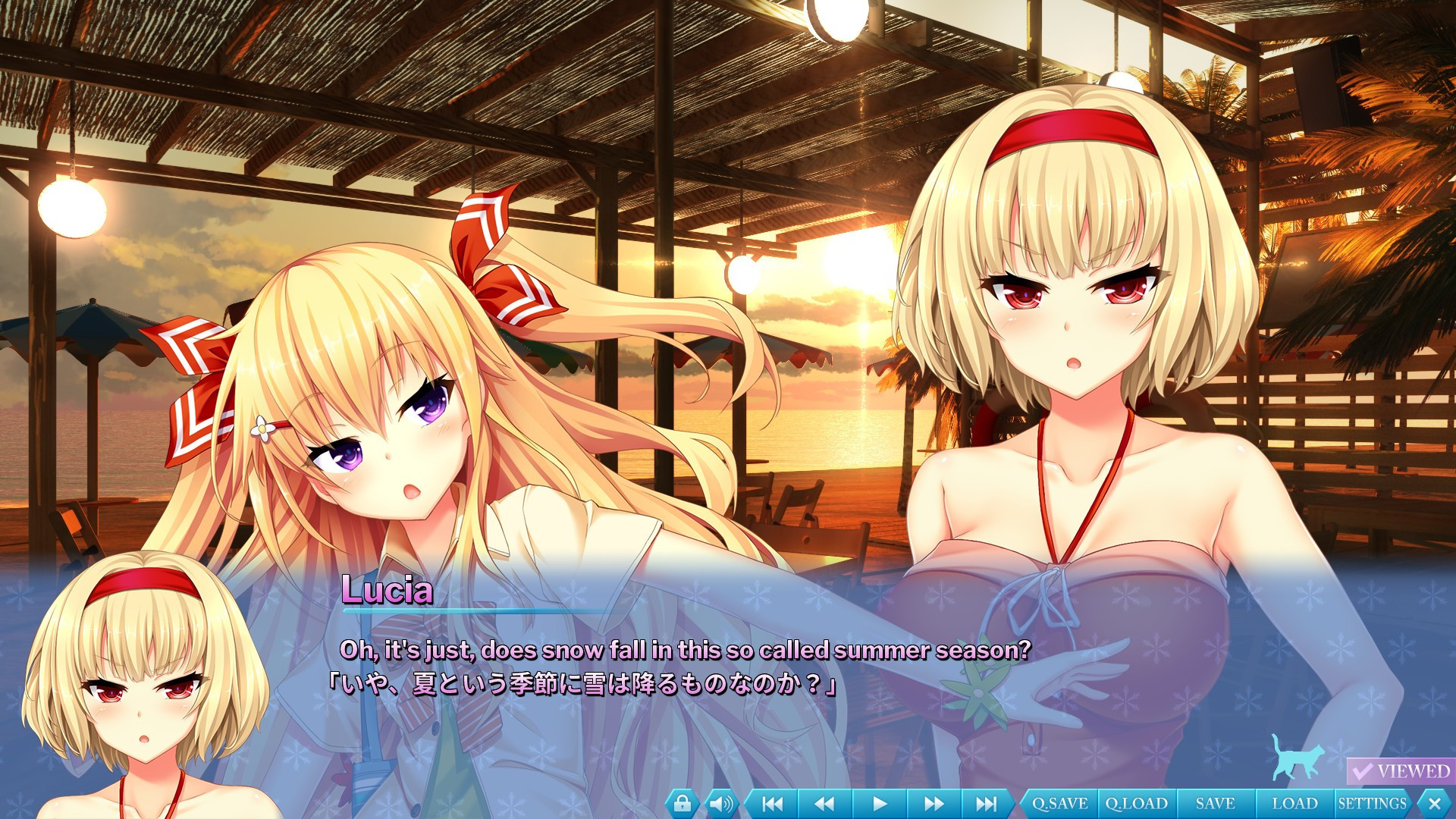The width and height of the screenshot is (1456, 819).
Task: Open settings from the toolbar
Action: pyautogui.click(x=1374, y=802)
